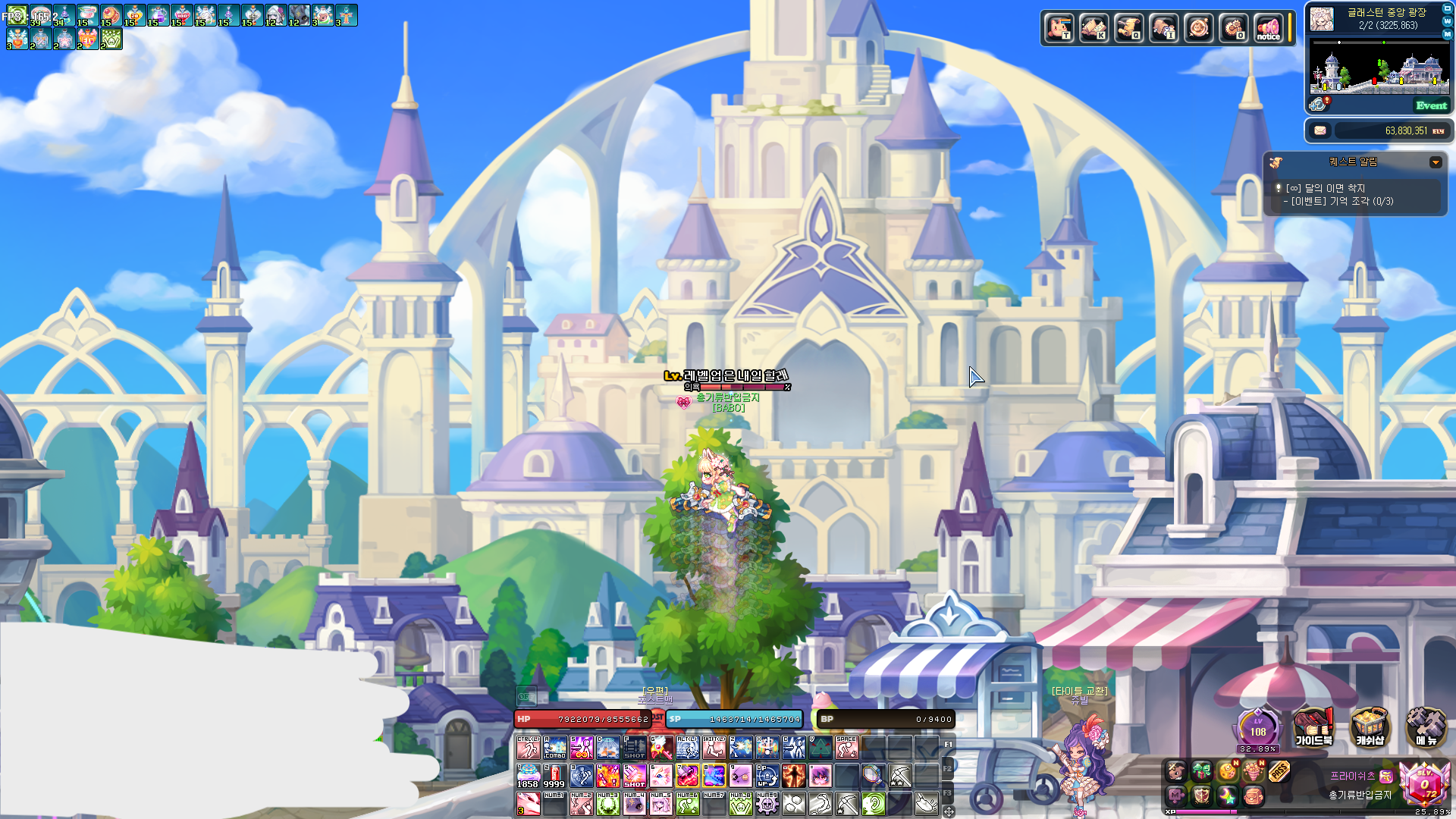Open the 캐쉬샵 cash shop
The image size is (1456, 819).
[1370, 727]
